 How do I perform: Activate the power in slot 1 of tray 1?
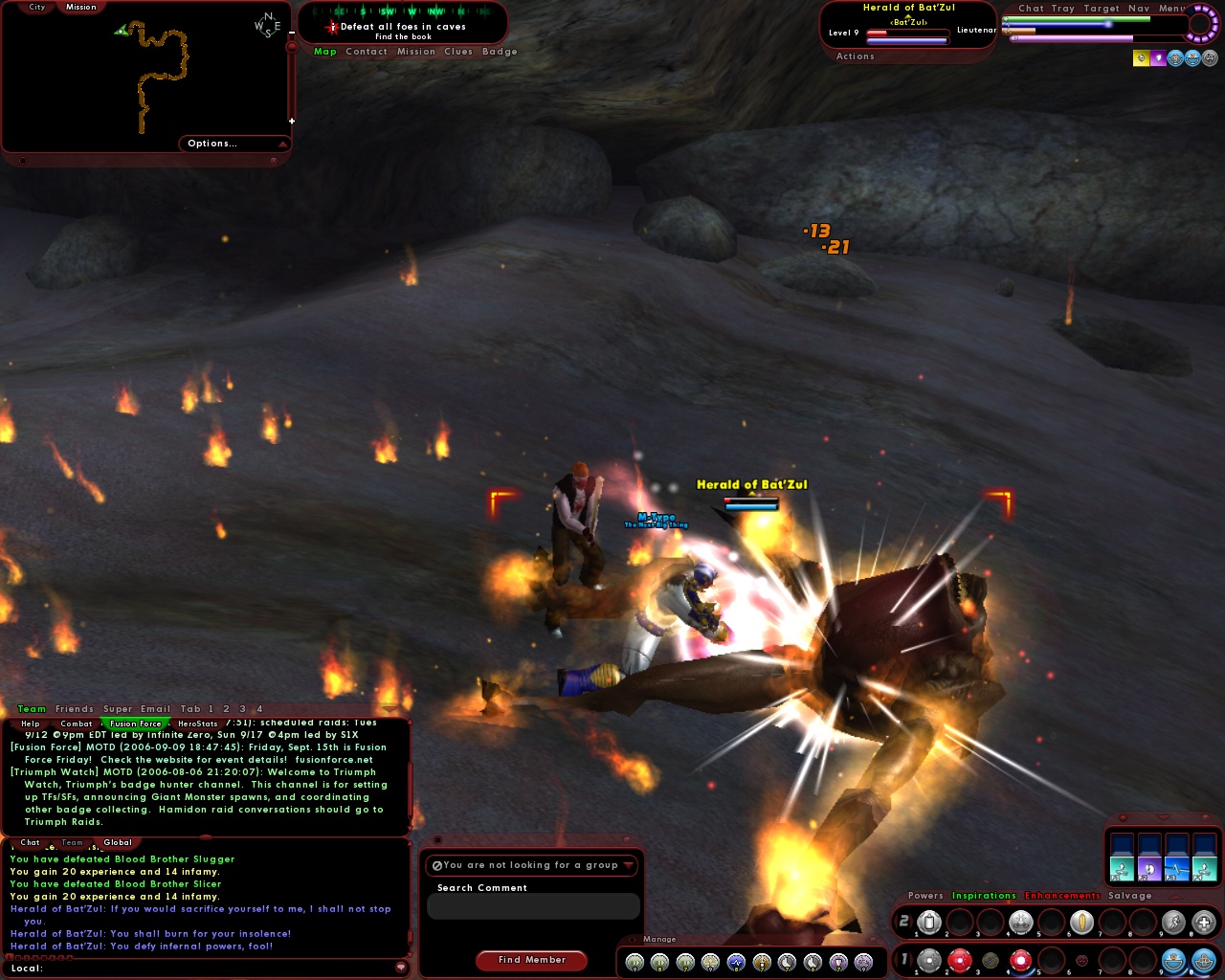(929, 959)
